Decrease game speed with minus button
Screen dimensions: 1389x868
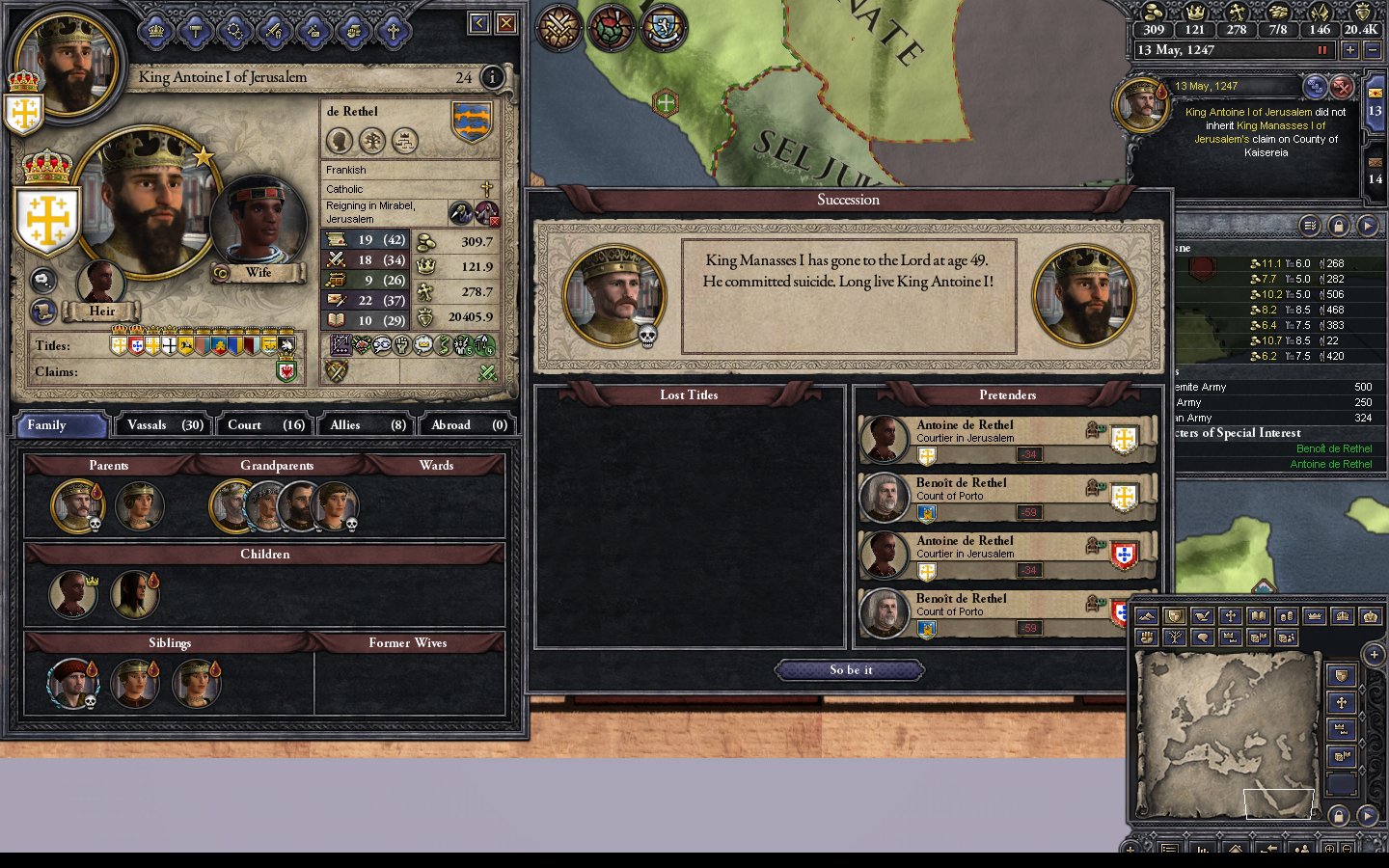pyautogui.click(x=1373, y=50)
